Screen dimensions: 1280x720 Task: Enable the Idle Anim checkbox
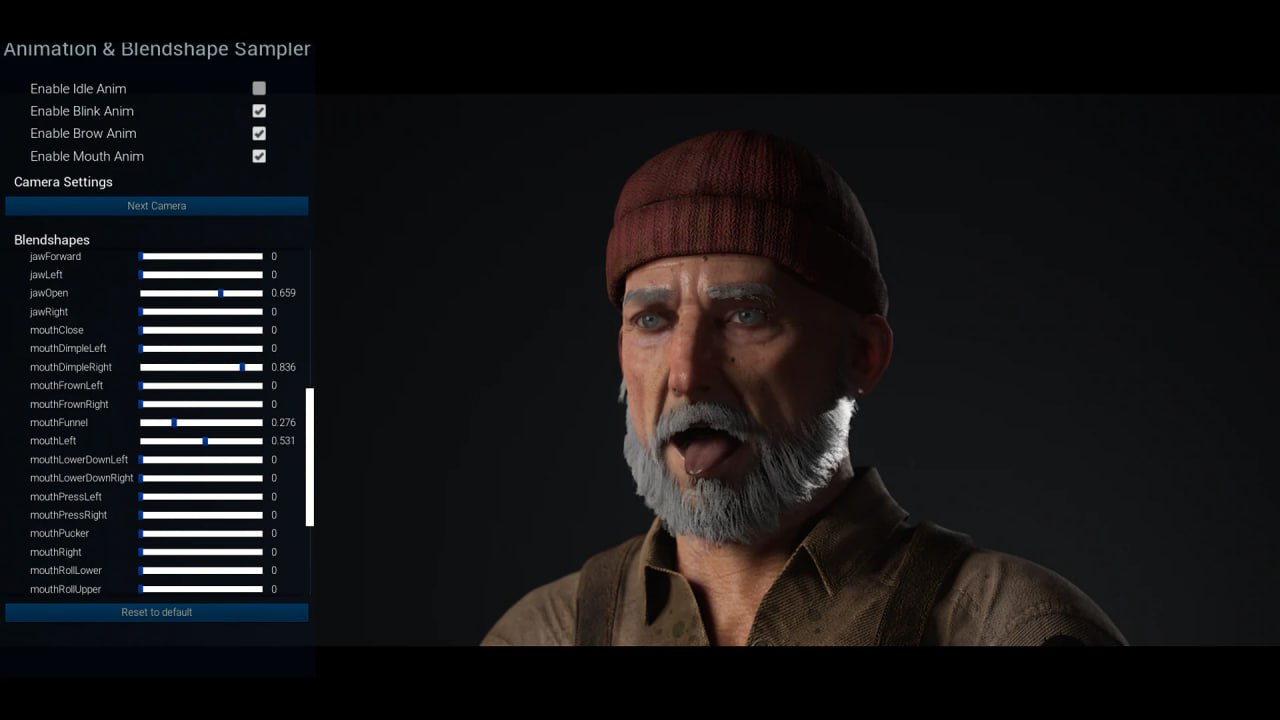259,88
